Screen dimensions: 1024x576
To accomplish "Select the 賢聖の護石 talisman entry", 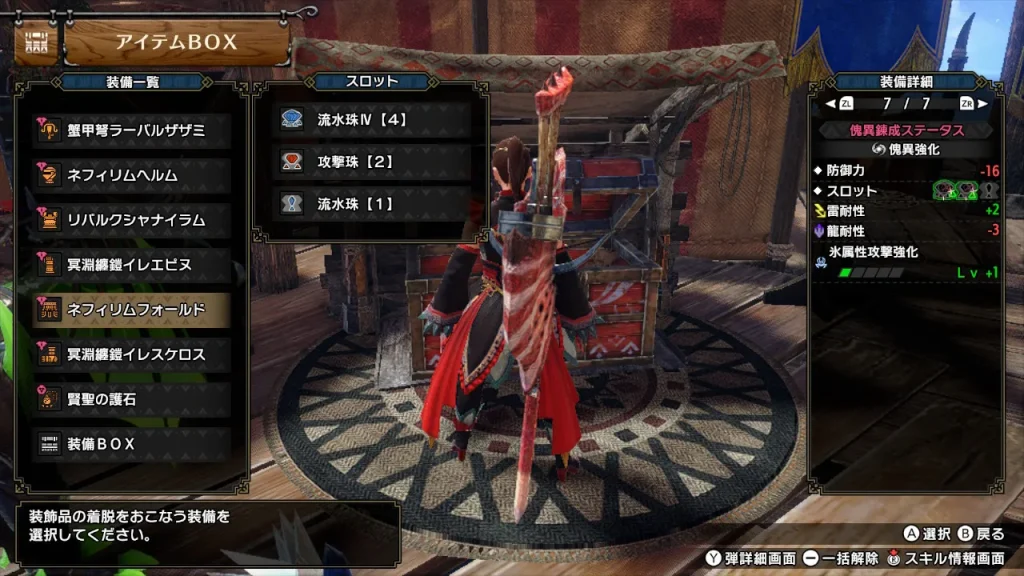I will [132, 399].
